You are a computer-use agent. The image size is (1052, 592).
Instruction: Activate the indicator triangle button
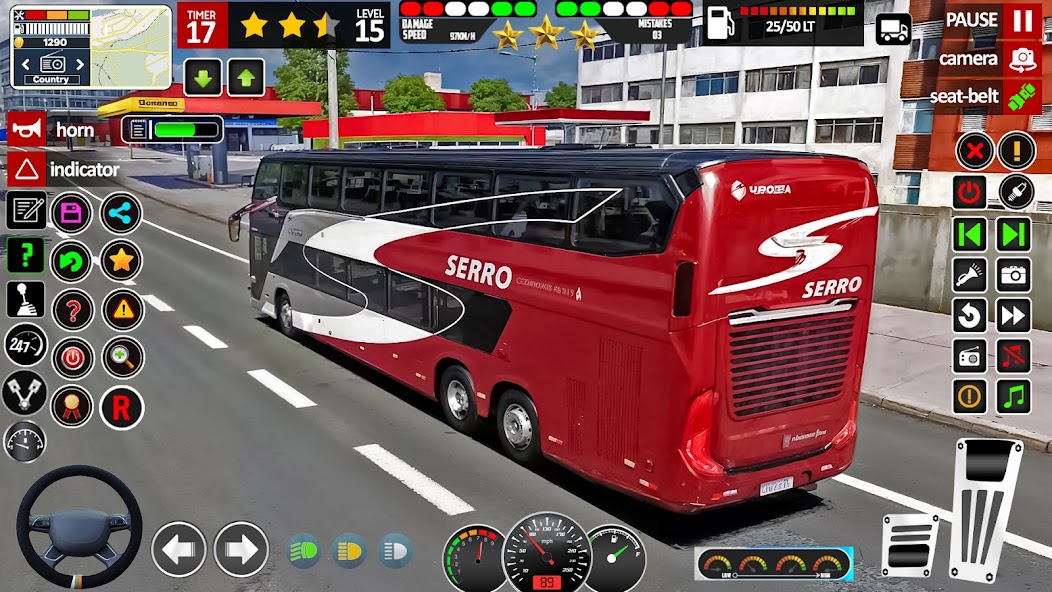pyautogui.click(x=26, y=169)
